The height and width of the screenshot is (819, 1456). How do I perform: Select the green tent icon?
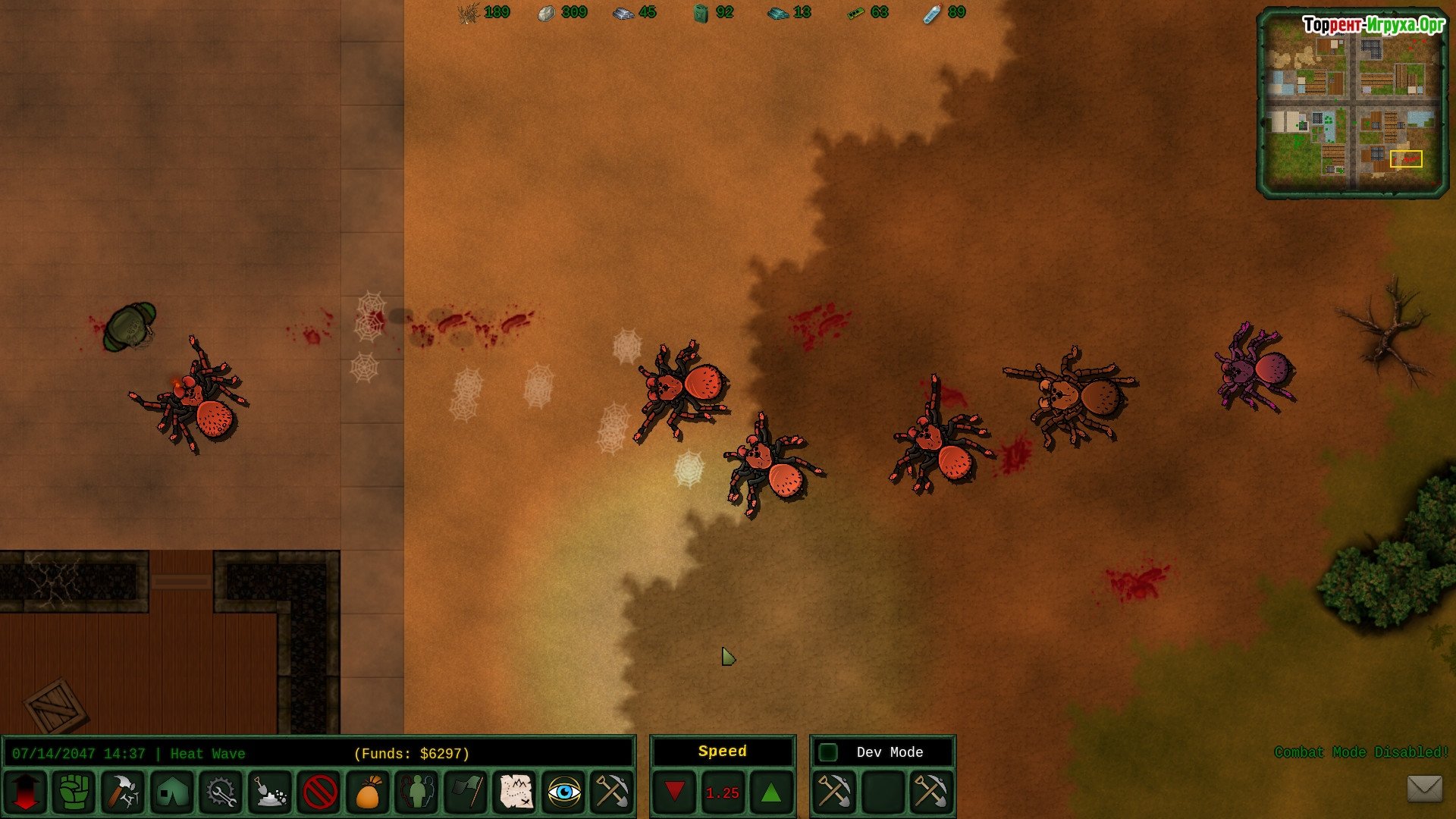(172, 792)
